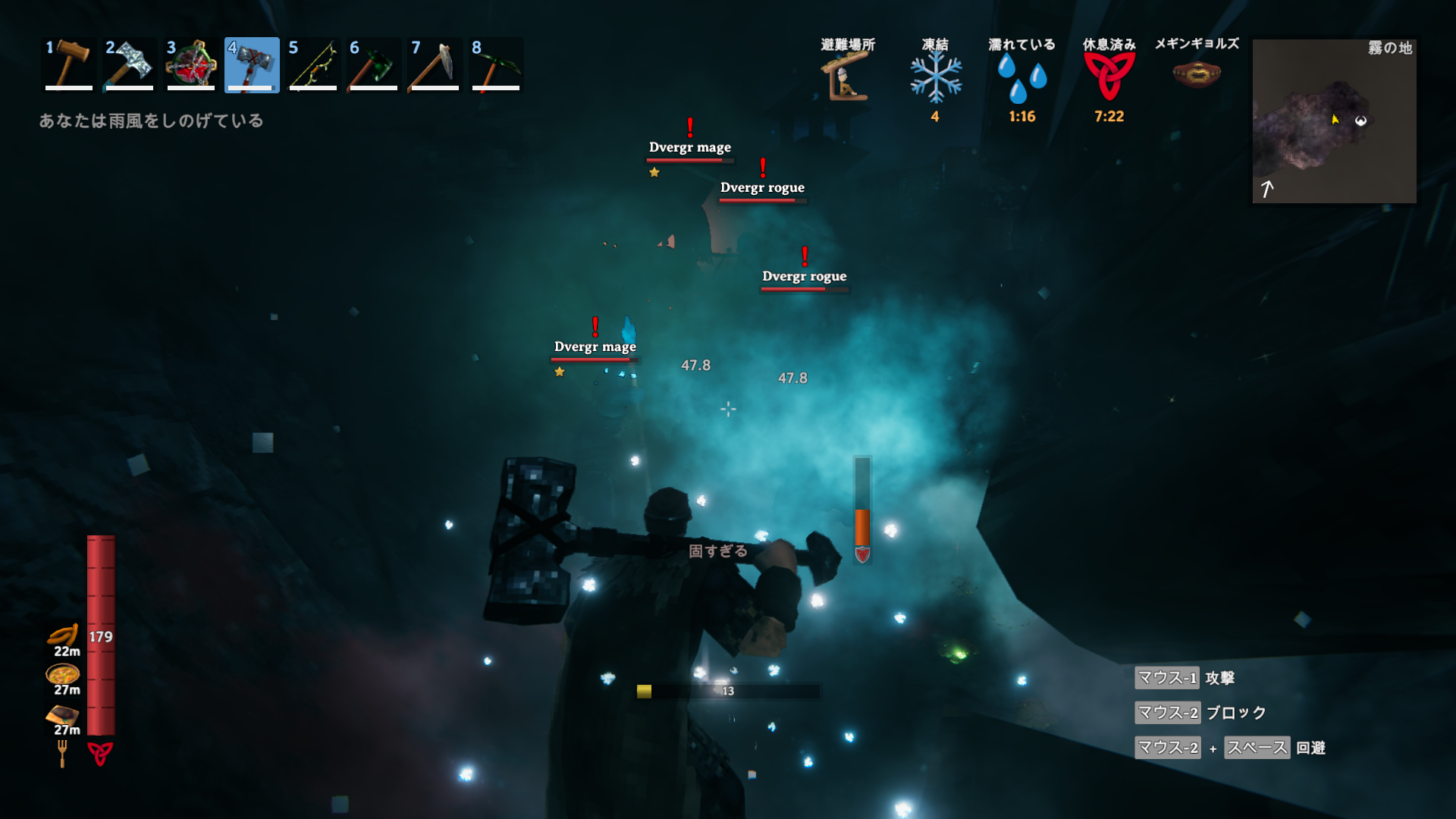Click the water-drops wet status icon
This screenshot has width=1456, height=819.
pyautogui.click(x=1021, y=77)
